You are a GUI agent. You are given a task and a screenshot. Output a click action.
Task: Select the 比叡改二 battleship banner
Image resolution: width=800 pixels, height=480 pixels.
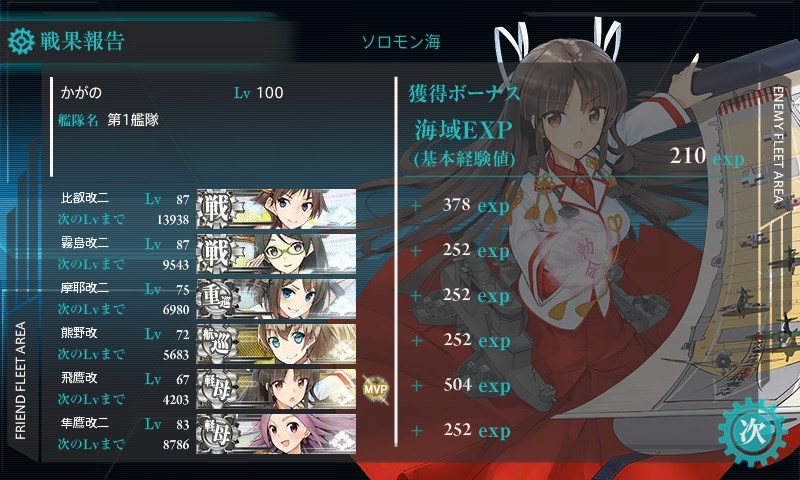coord(276,206)
